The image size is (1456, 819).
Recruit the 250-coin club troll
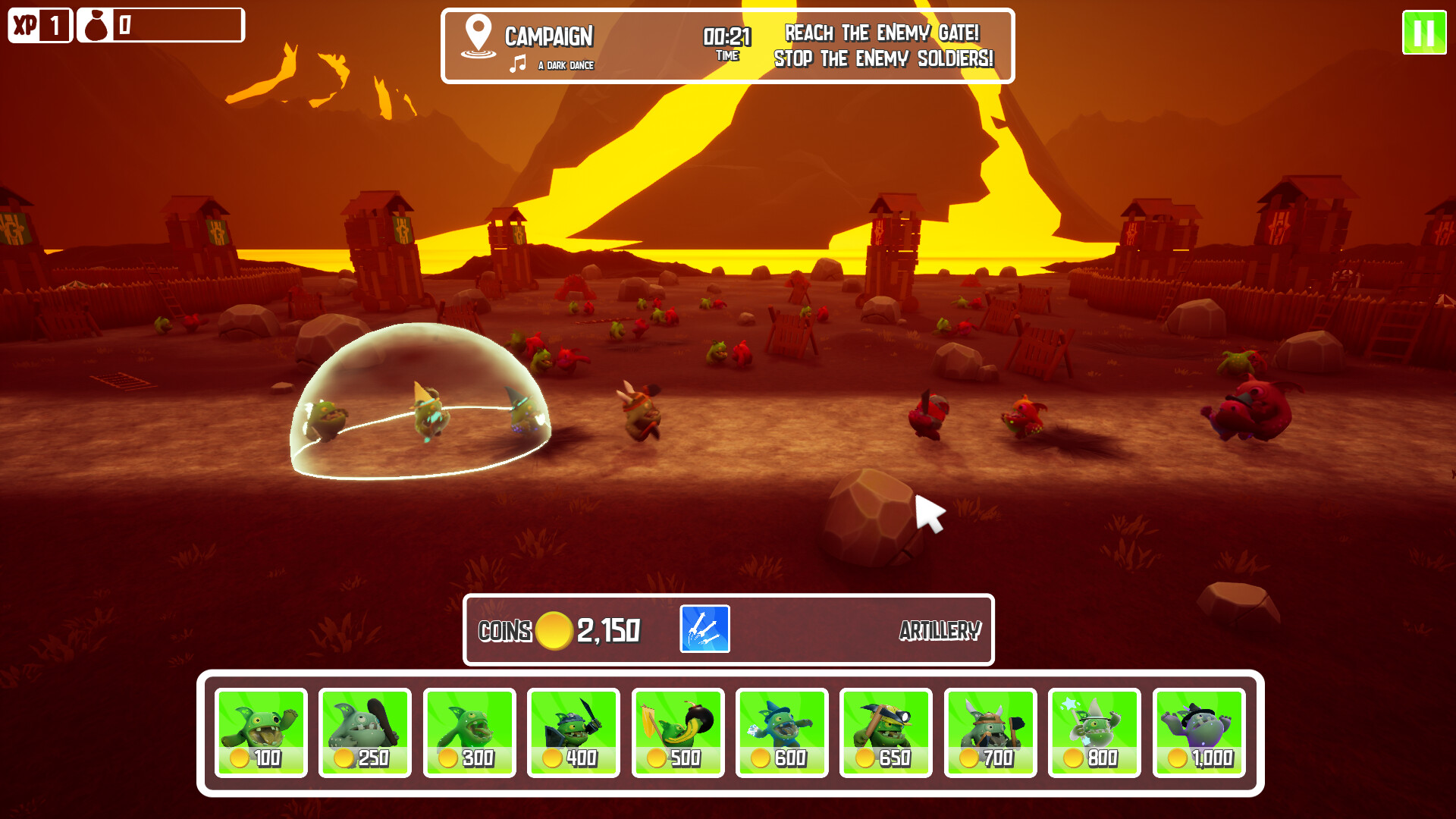pyautogui.click(x=365, y=733)
